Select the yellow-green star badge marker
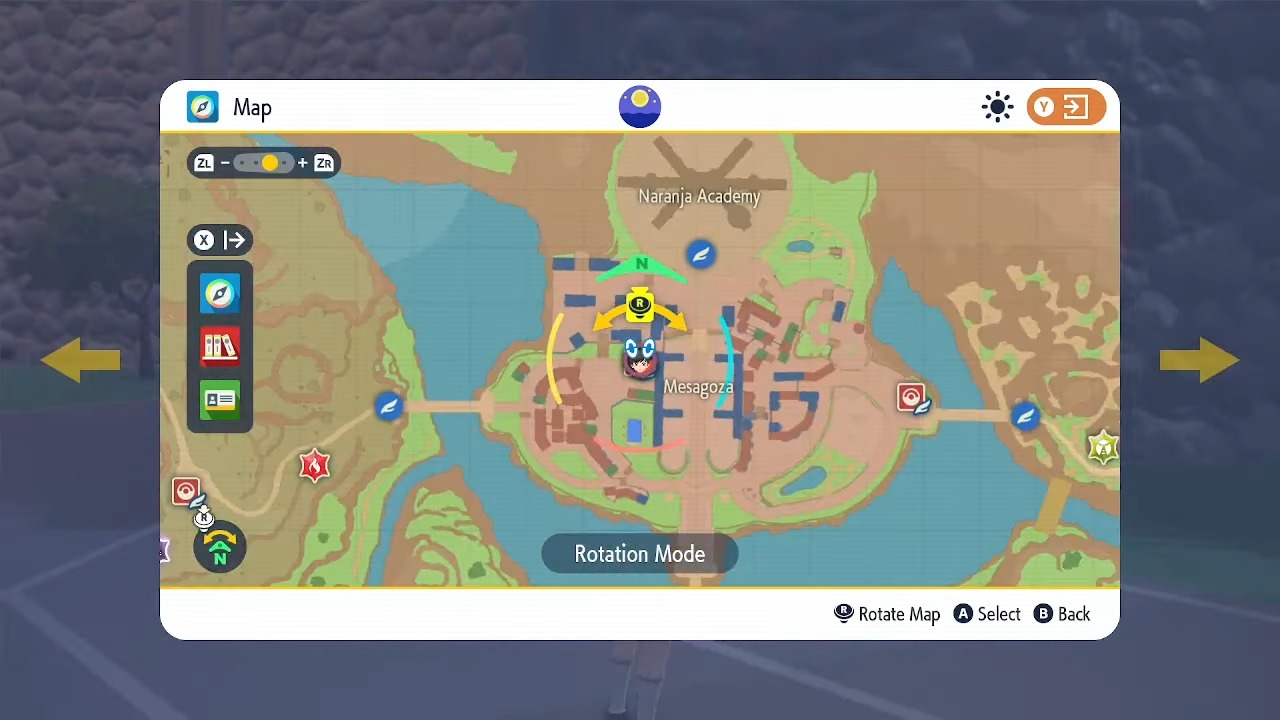The height and width of the screenshot is (720, 1280). point(1102,447)
